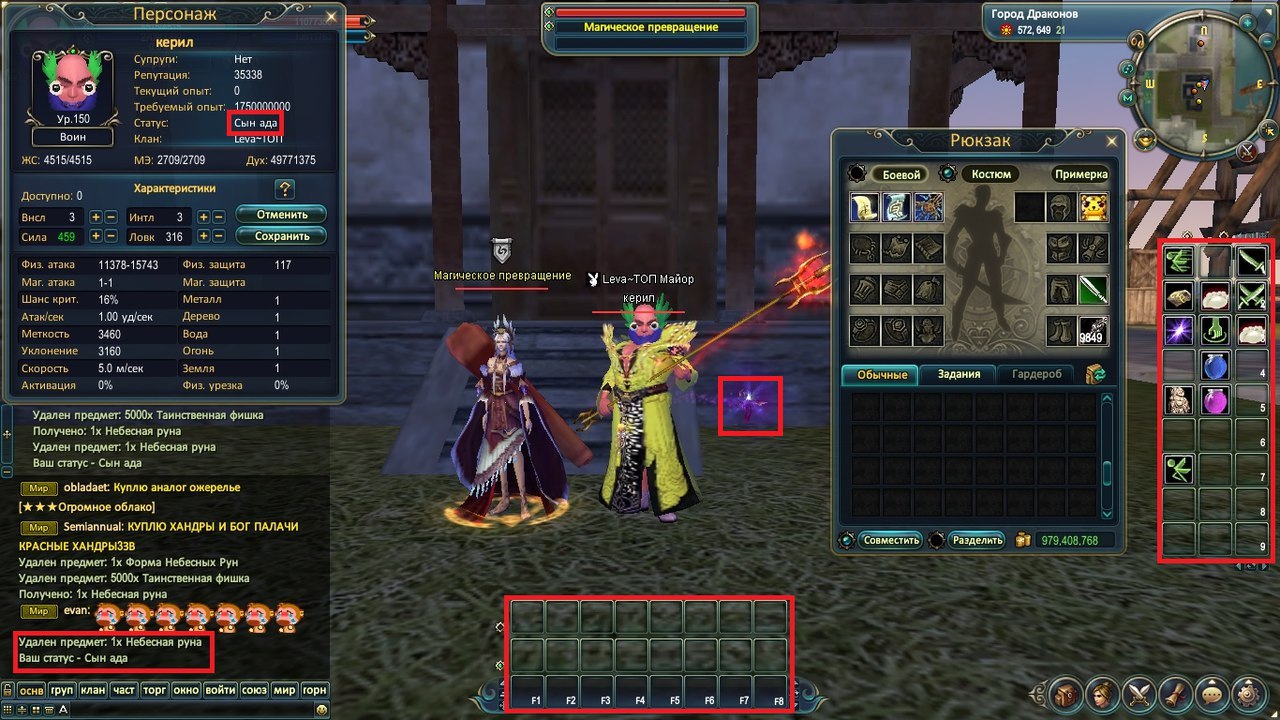Close the Рюкзак inventory window

click(x=1113, y=140)
